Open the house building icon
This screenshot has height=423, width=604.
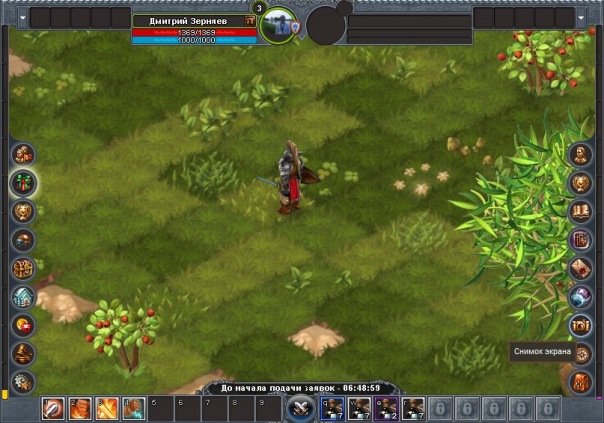click(x=22, y=297)
